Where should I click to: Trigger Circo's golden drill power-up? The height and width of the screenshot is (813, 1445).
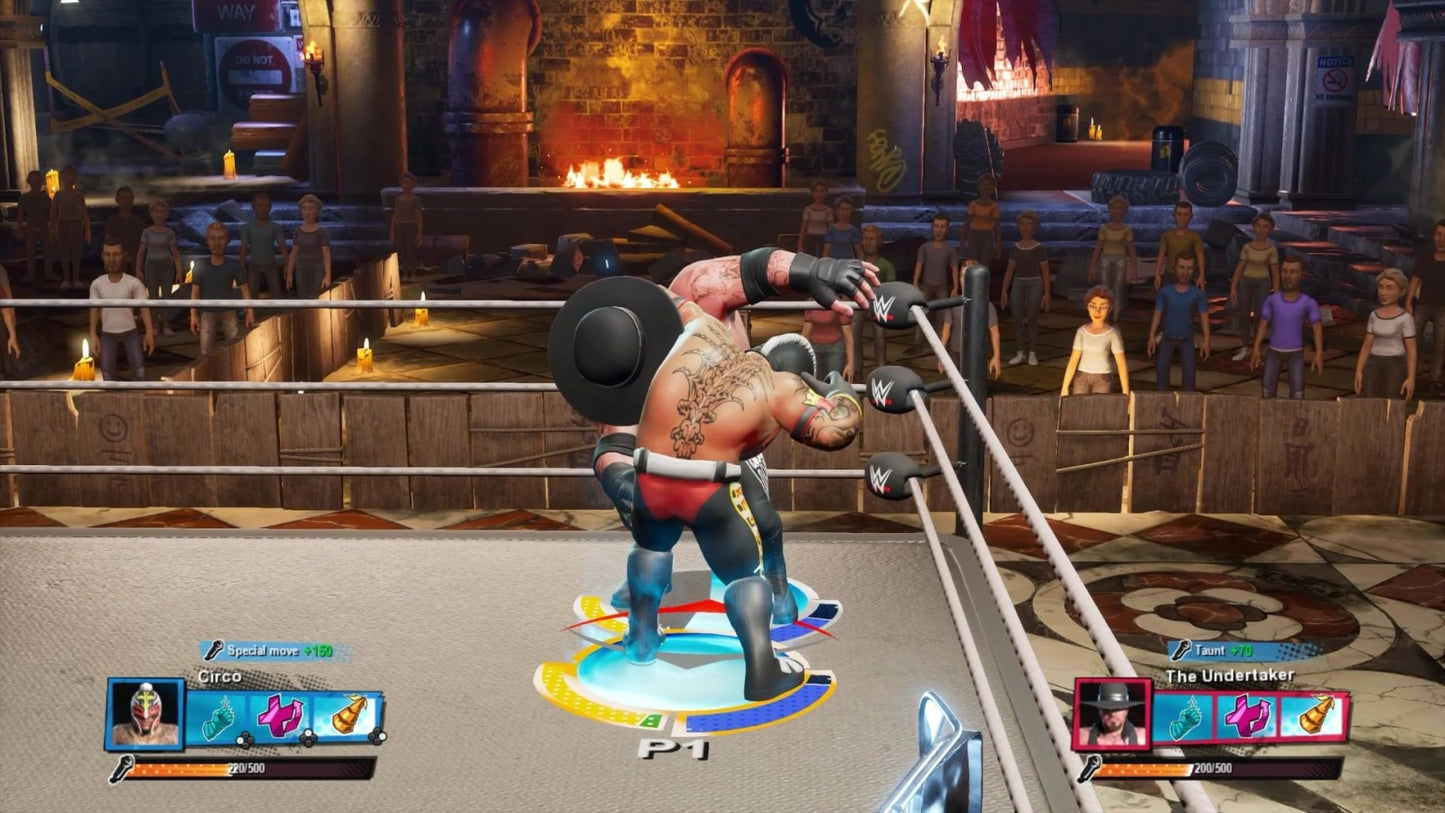point(348,716)
